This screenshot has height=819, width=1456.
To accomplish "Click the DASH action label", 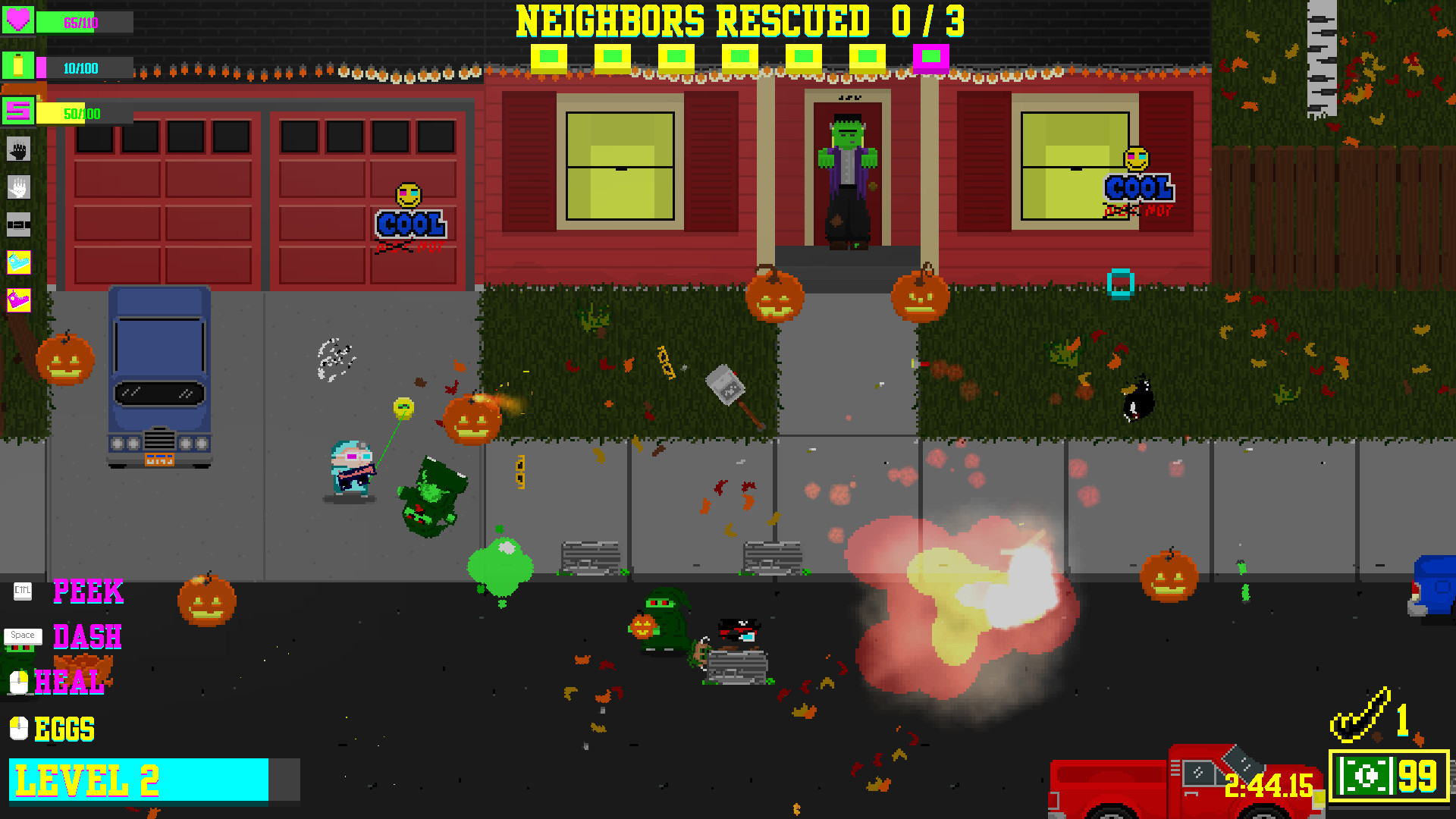I will click(x=86, y=638).
